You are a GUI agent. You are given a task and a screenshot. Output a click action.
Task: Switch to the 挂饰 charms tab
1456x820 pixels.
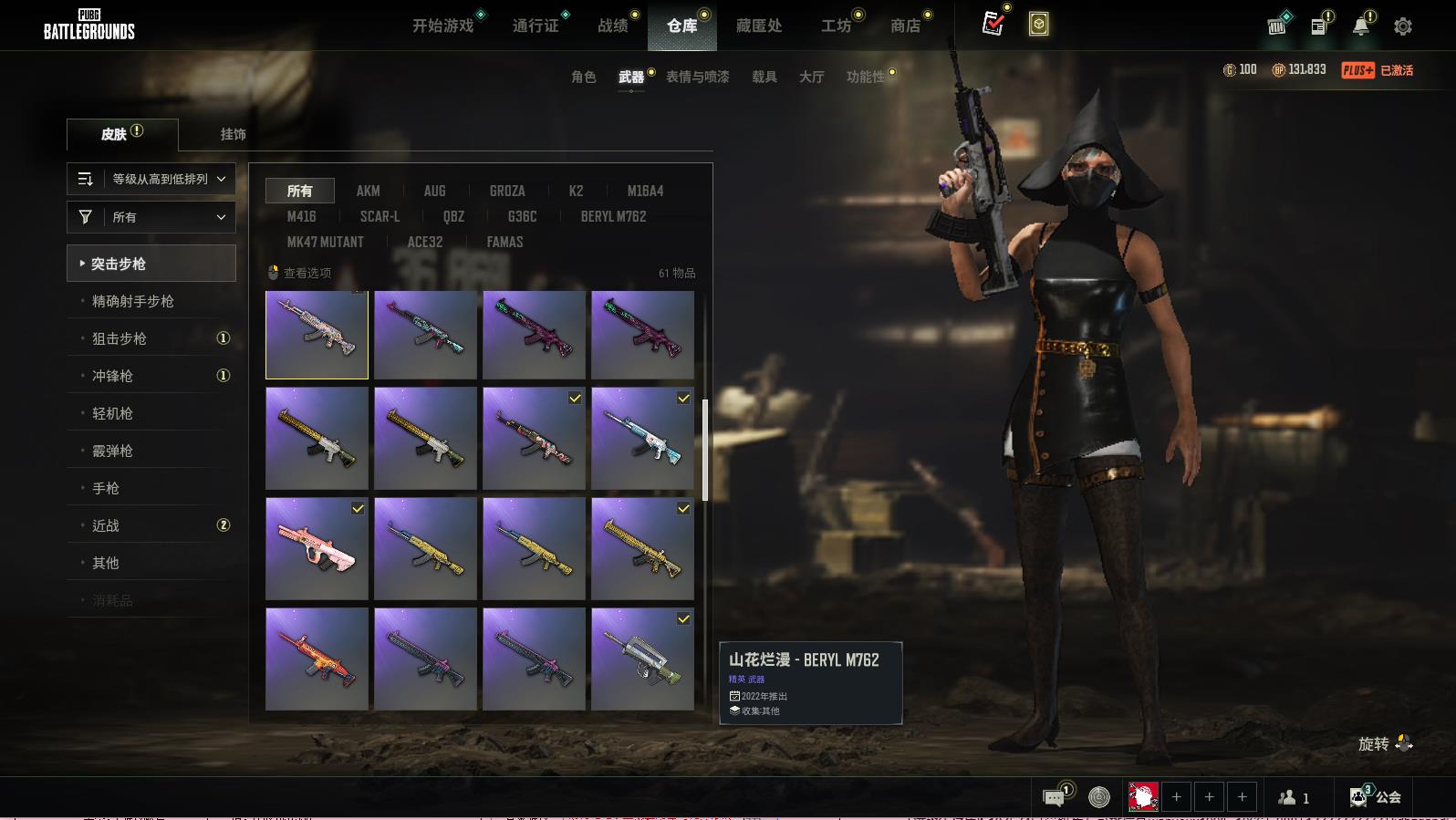click(233, 134)
